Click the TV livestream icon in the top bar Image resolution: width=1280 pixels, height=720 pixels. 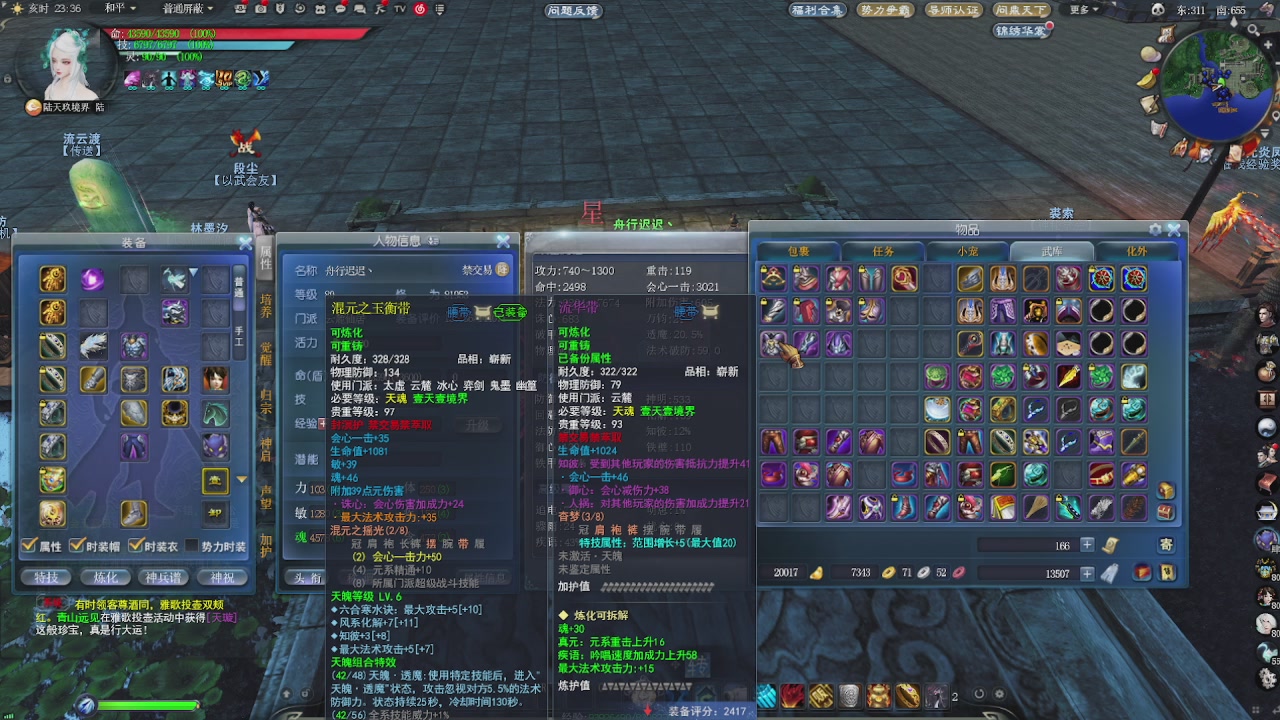(x=398, y=9)
